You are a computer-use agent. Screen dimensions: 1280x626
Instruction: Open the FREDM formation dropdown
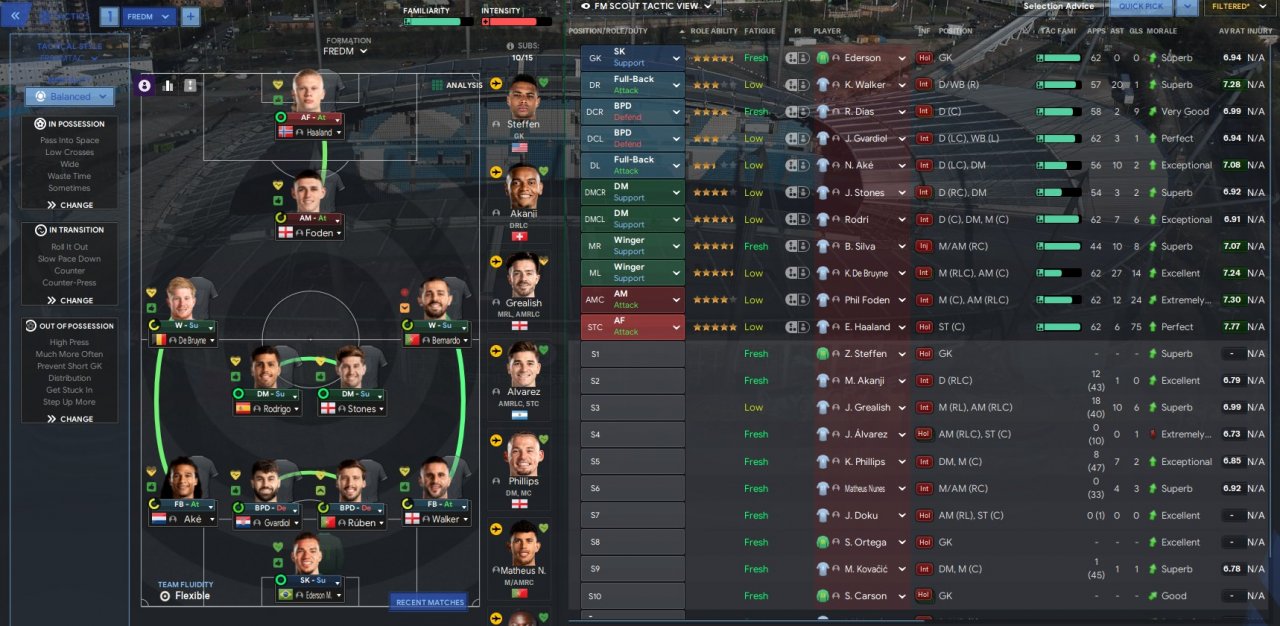point(345,51)
